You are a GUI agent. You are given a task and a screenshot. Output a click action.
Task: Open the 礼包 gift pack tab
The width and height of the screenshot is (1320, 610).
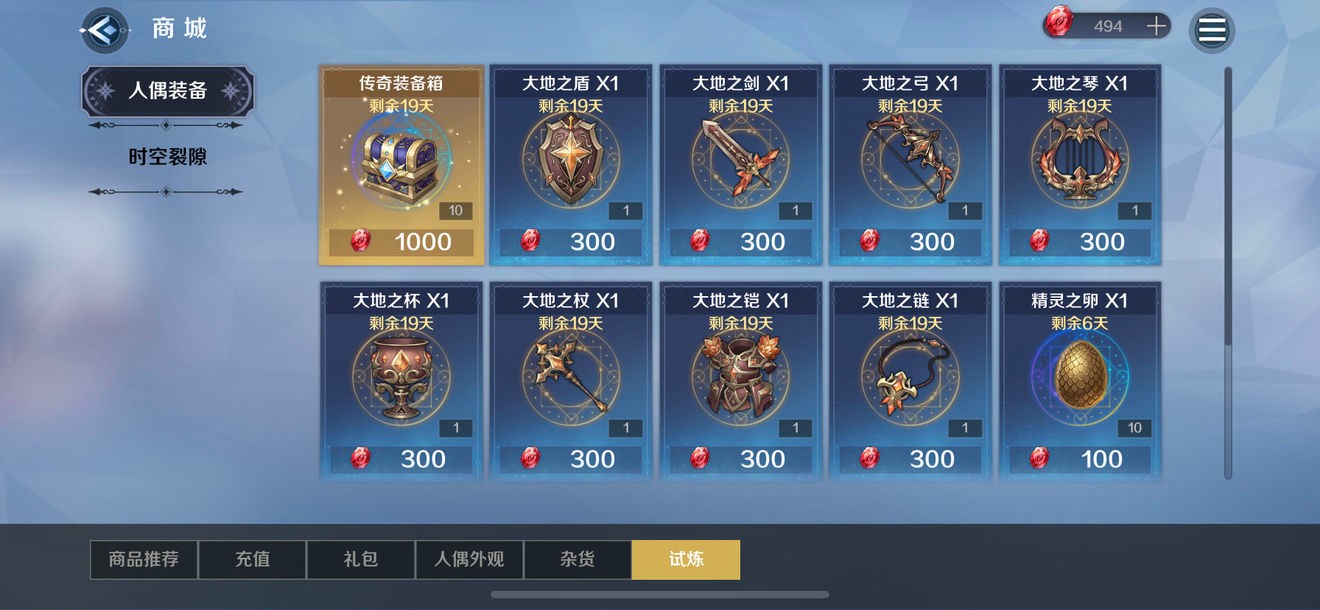point(360,560)
